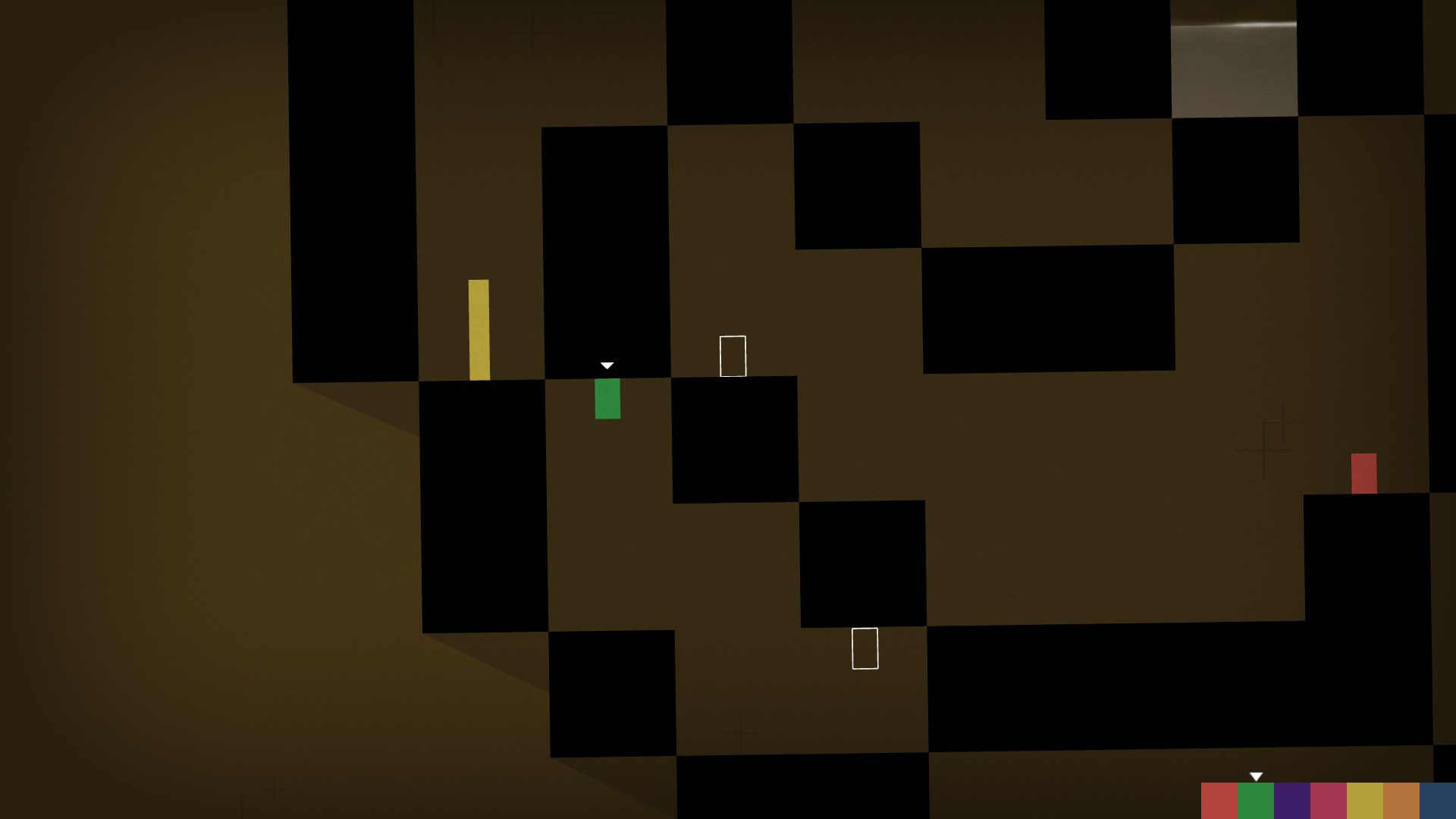1456x819 pixels.
Task: Click the white outlined goal portal near center
Action: [732, 356]
